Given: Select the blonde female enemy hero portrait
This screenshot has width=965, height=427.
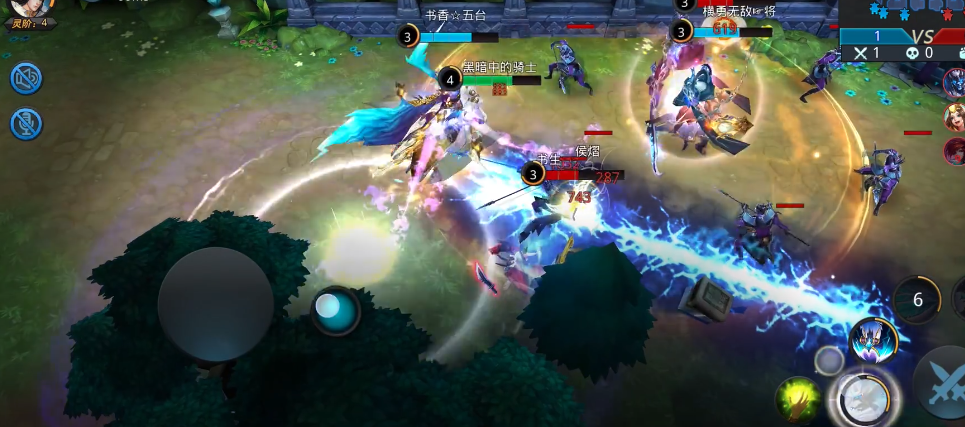Looking at the screenshot, I should 955,118.
